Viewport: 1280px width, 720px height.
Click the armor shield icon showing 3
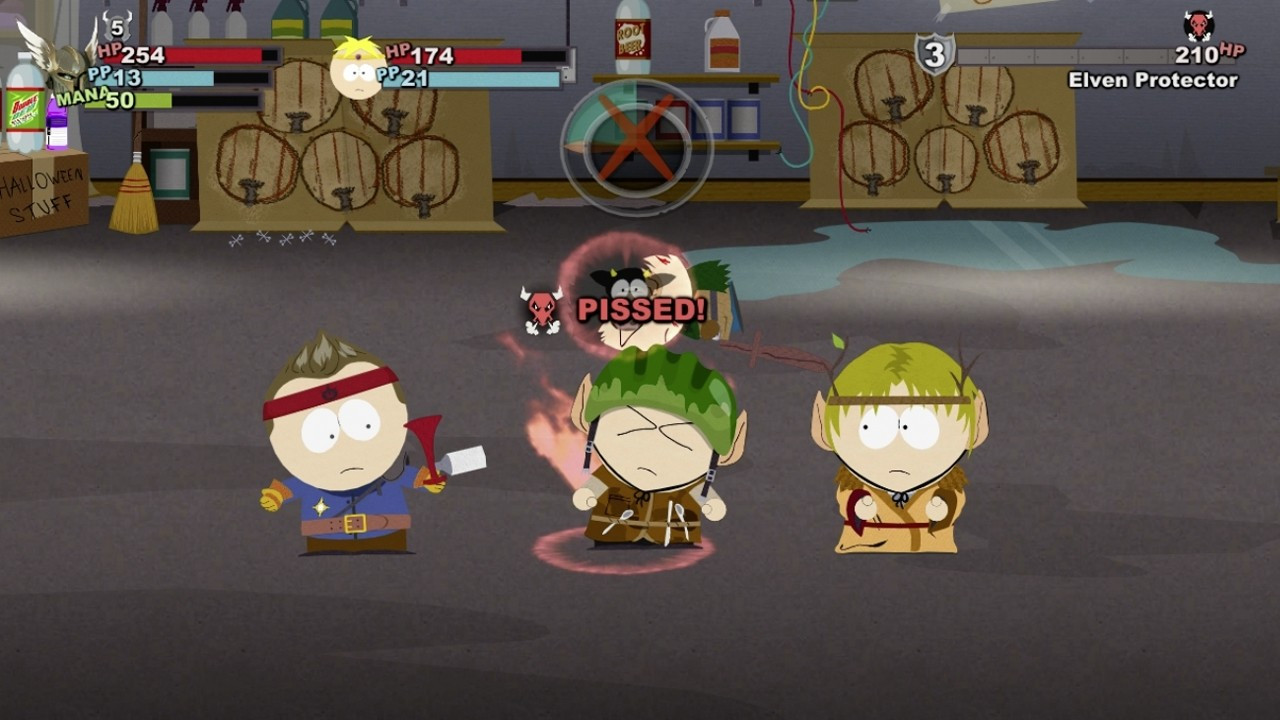click(x=934, y=54)
